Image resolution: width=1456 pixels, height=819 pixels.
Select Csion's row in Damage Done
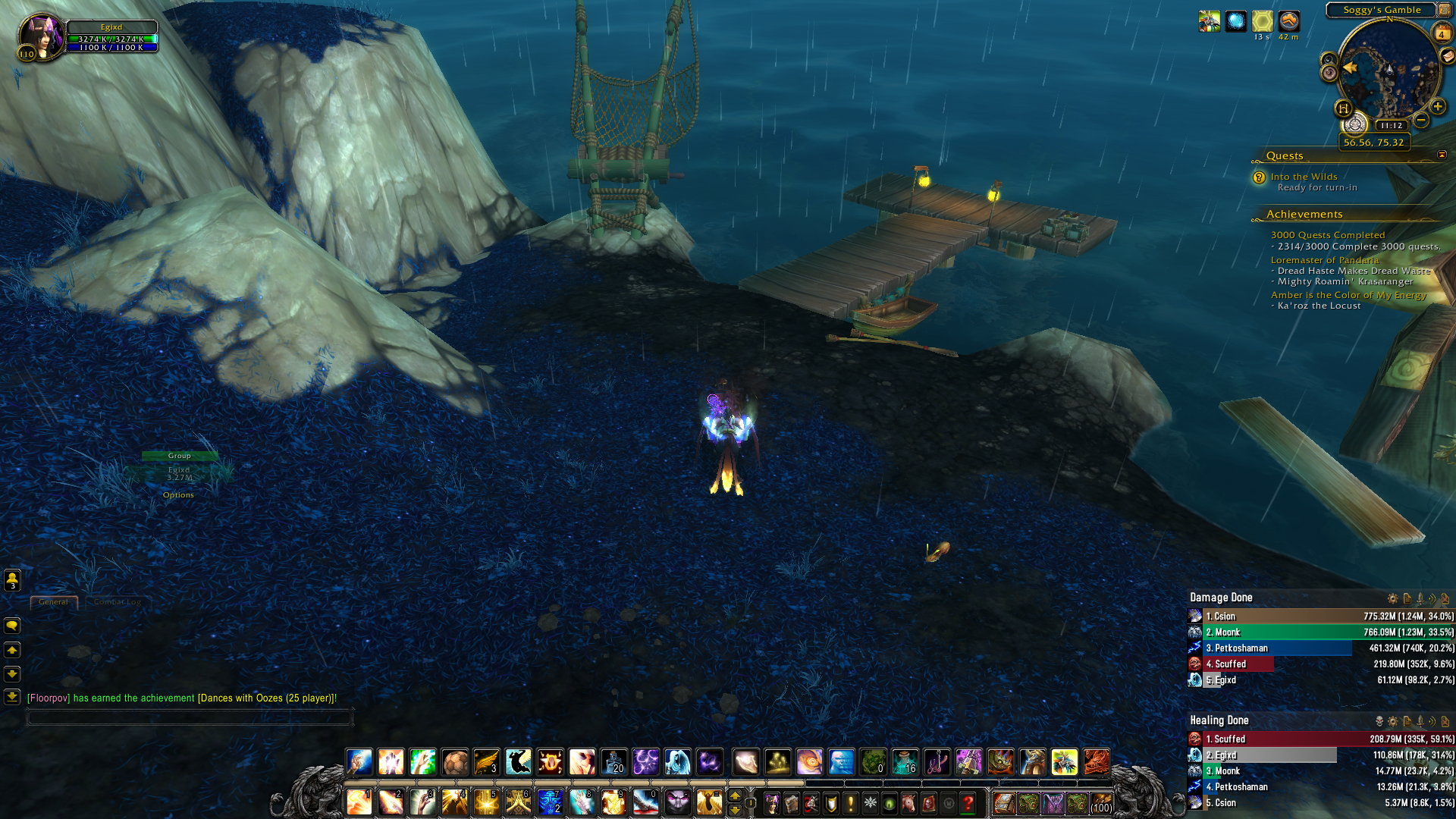1319,617
